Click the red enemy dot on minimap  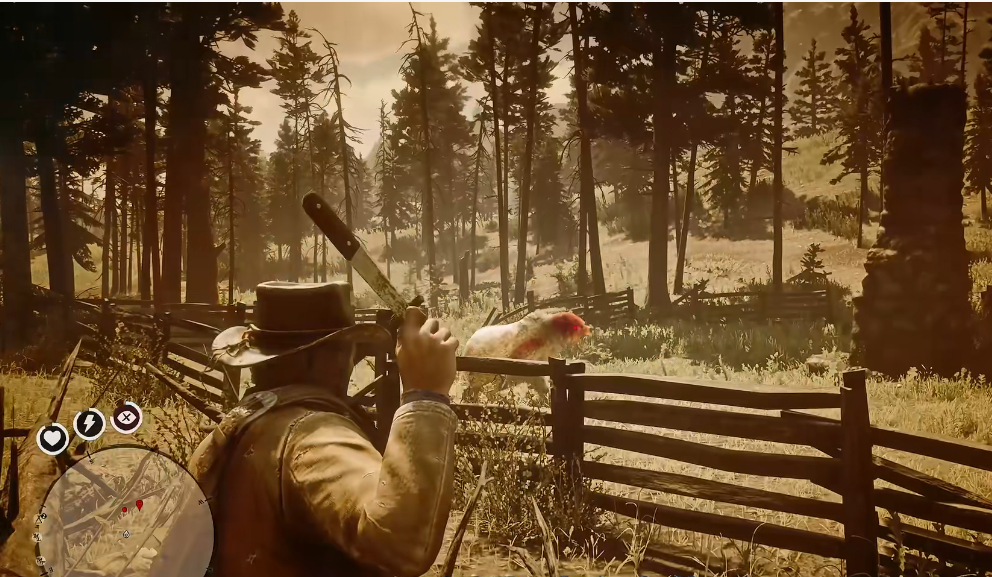[x=124, y=510]
